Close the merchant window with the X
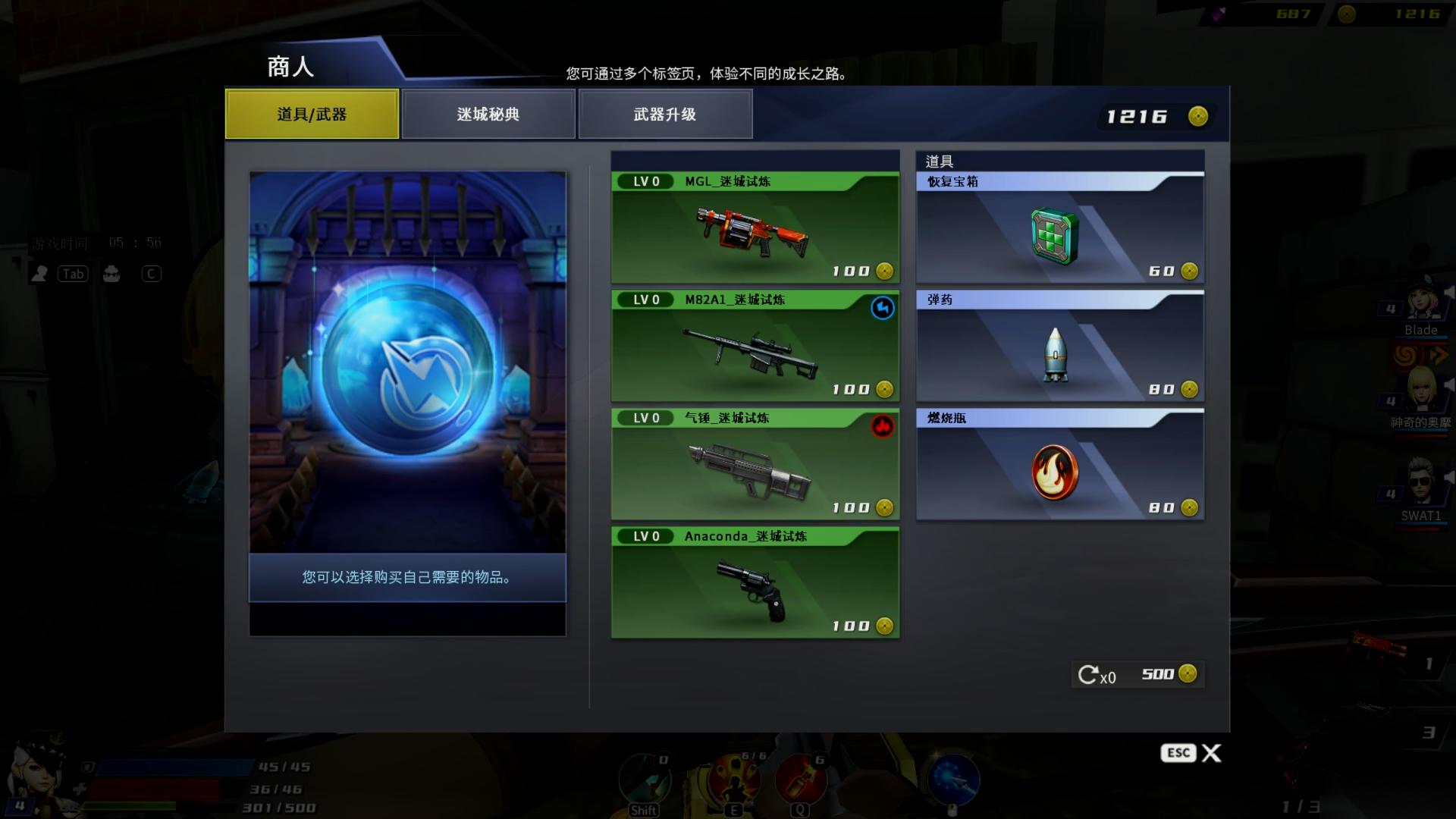 pos(1211,753)
